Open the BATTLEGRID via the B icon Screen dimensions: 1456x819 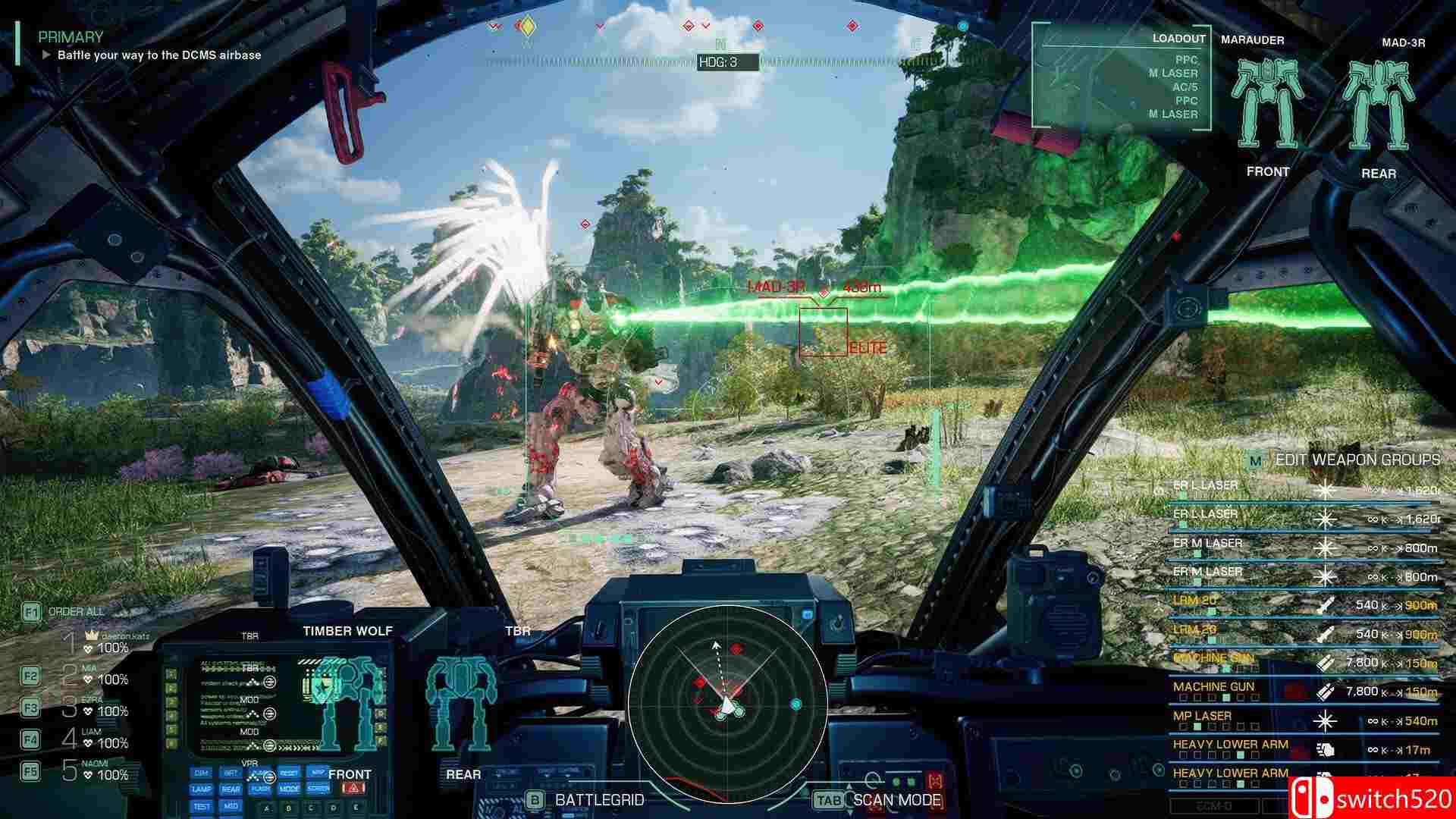click(535, 800)
